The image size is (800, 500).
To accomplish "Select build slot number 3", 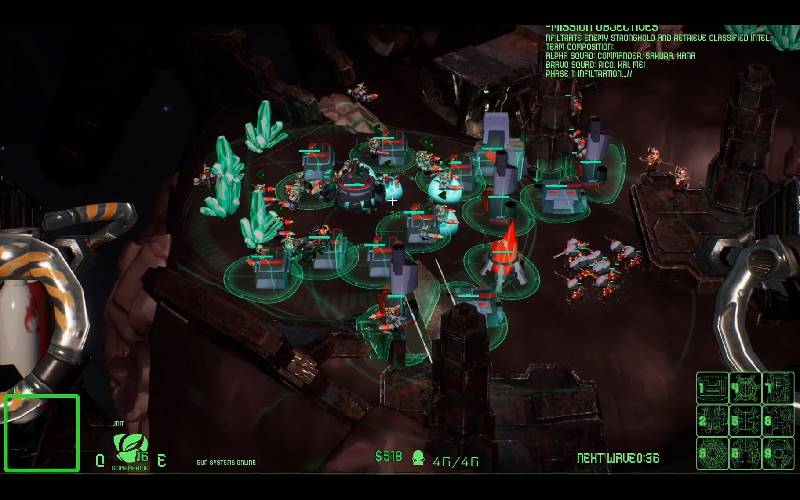I will [712, 452].
